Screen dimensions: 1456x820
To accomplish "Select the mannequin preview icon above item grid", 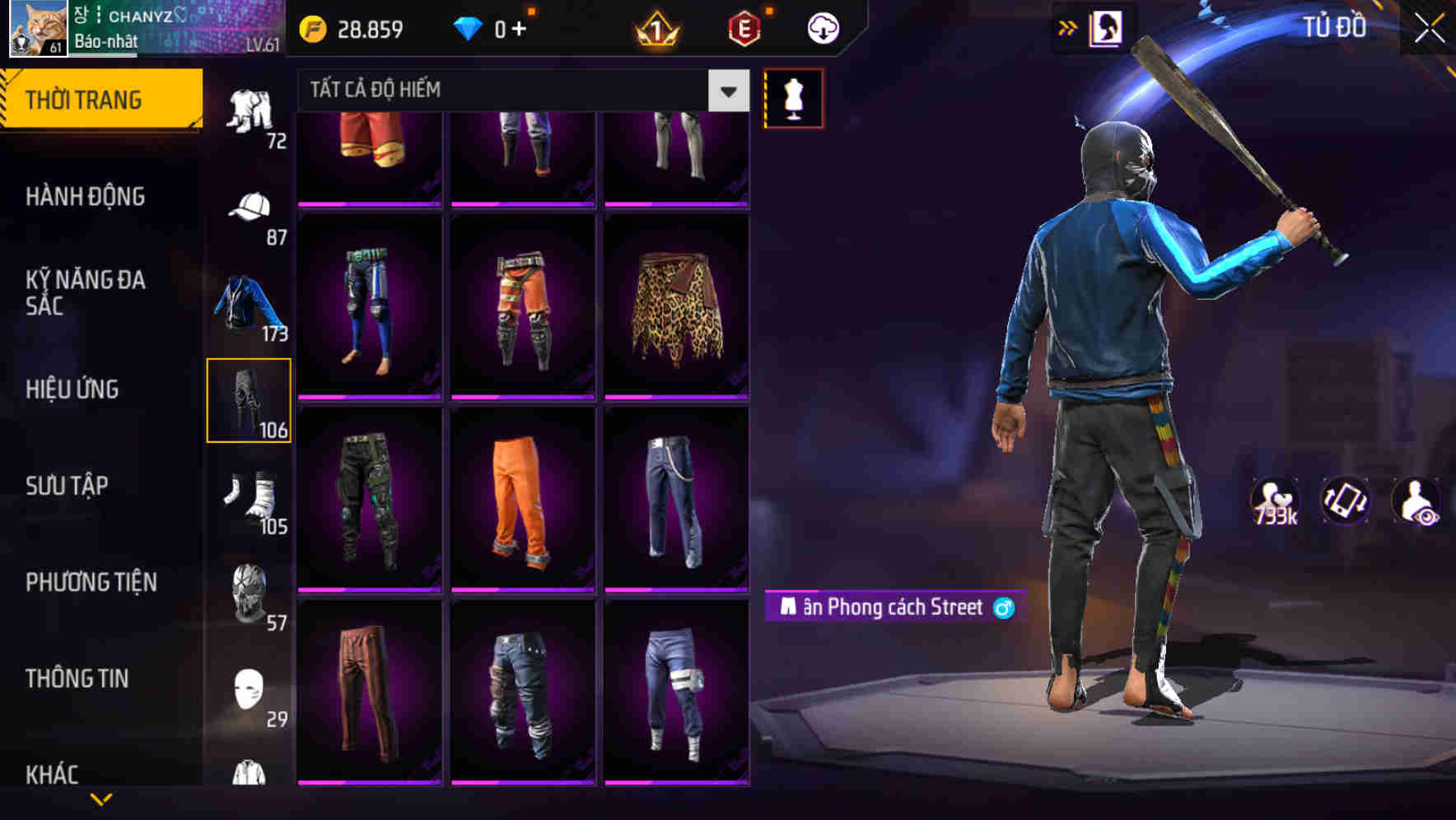I will click(793, 97).
